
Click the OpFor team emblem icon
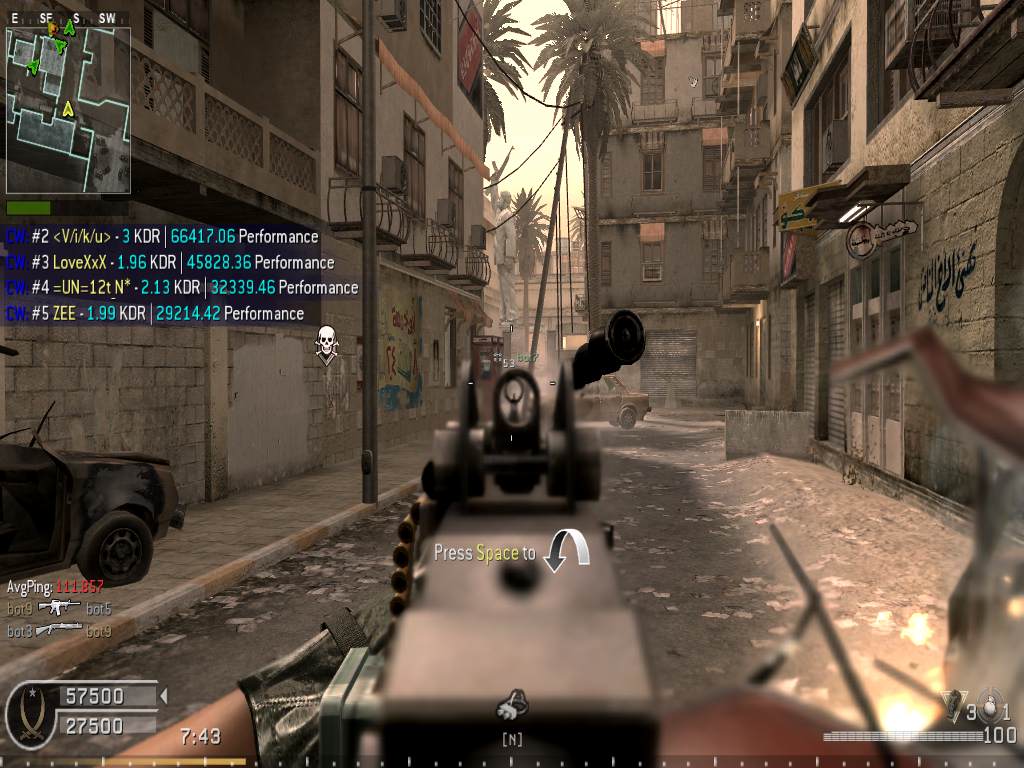[x=29, y=712]
